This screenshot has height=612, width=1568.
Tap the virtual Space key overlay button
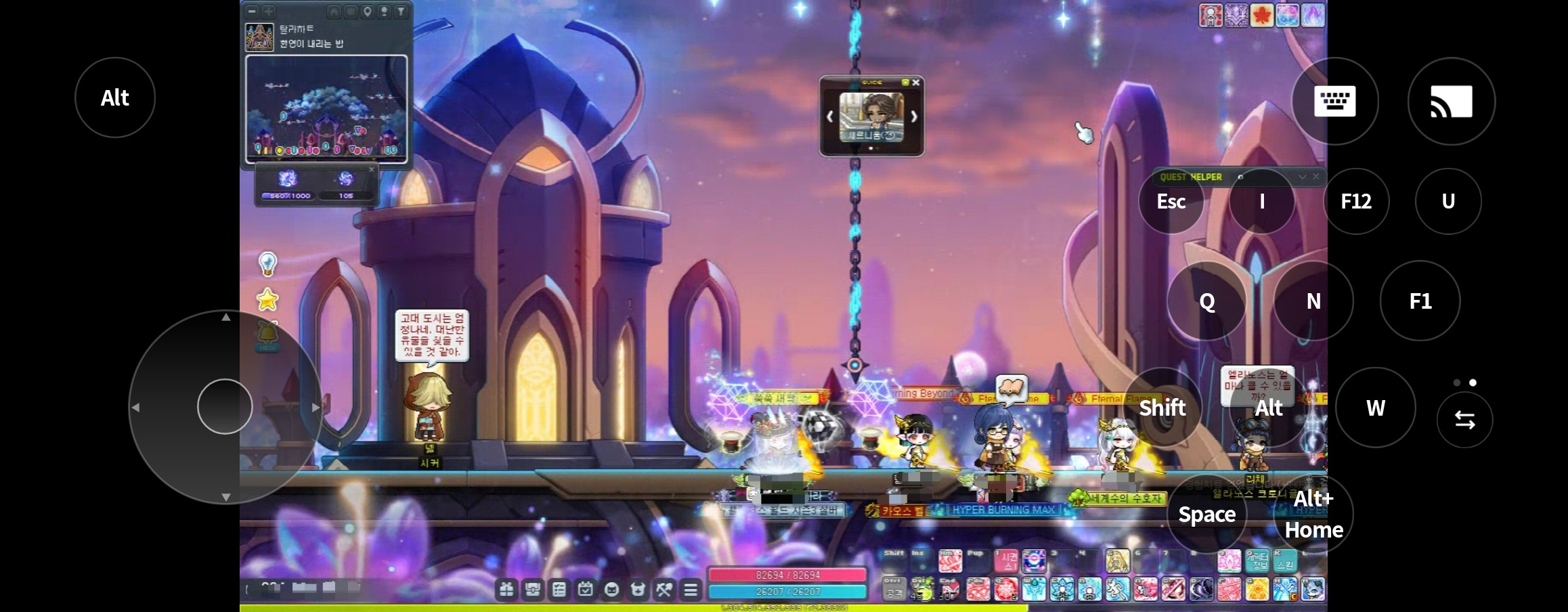coord(1207,515)
